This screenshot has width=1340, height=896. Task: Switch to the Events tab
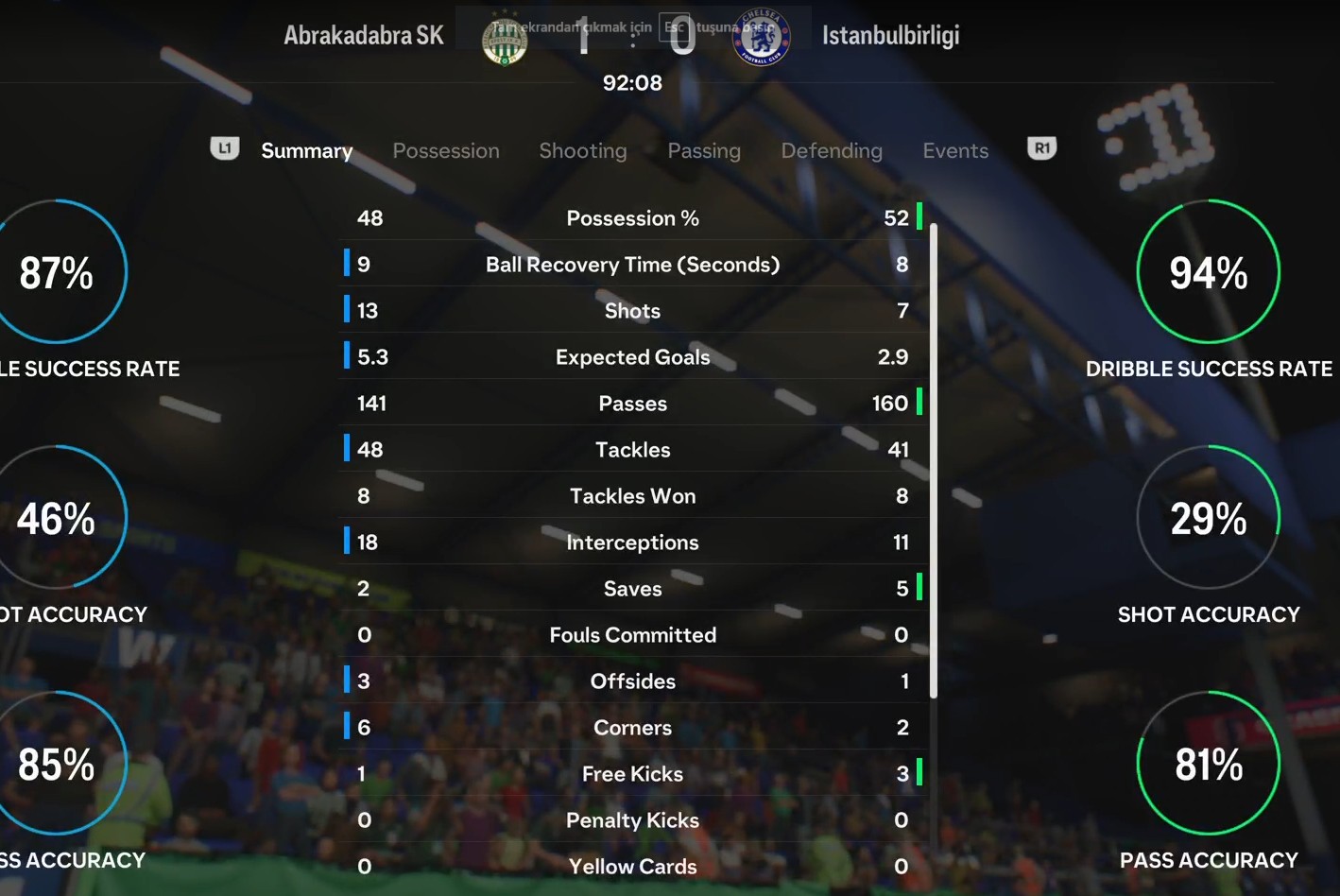pos(955,151)
